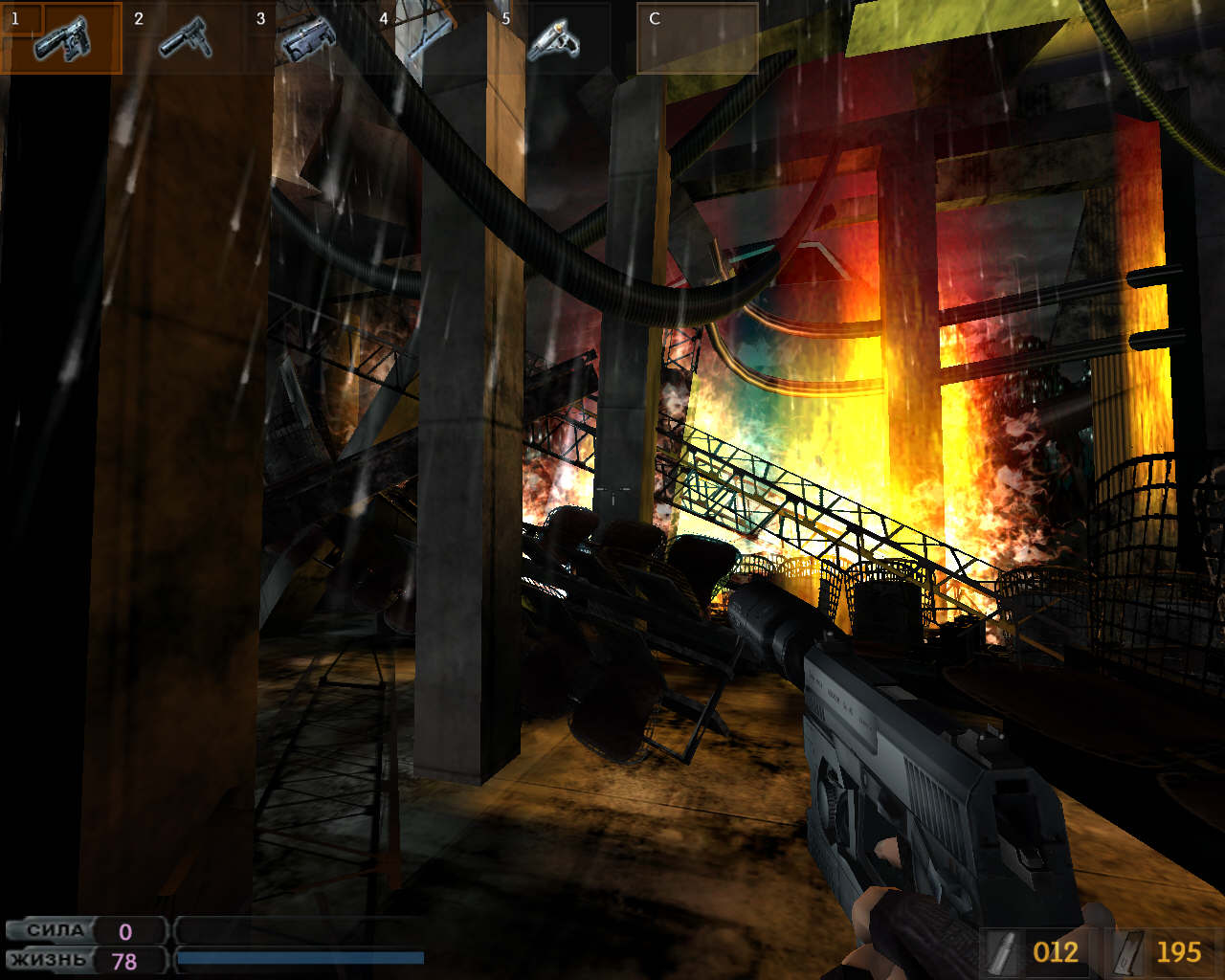Choose the bulky heavy gun in slot 3
The height and width of the screenshot is (980, 1225).
(306, 38)
